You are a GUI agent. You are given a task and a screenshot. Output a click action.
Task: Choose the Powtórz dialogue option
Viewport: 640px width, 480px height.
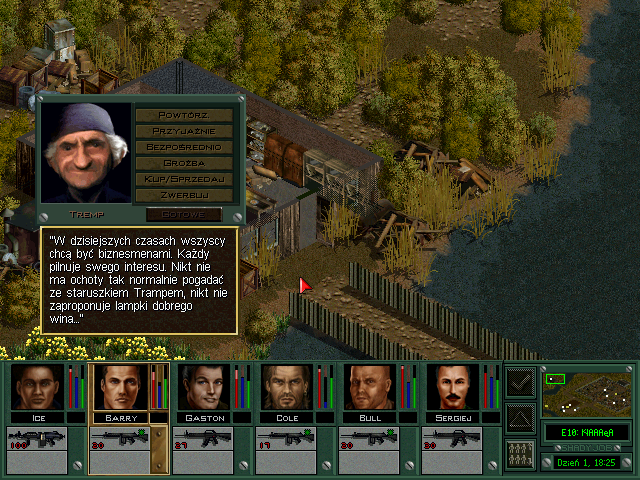click(184, 114)
